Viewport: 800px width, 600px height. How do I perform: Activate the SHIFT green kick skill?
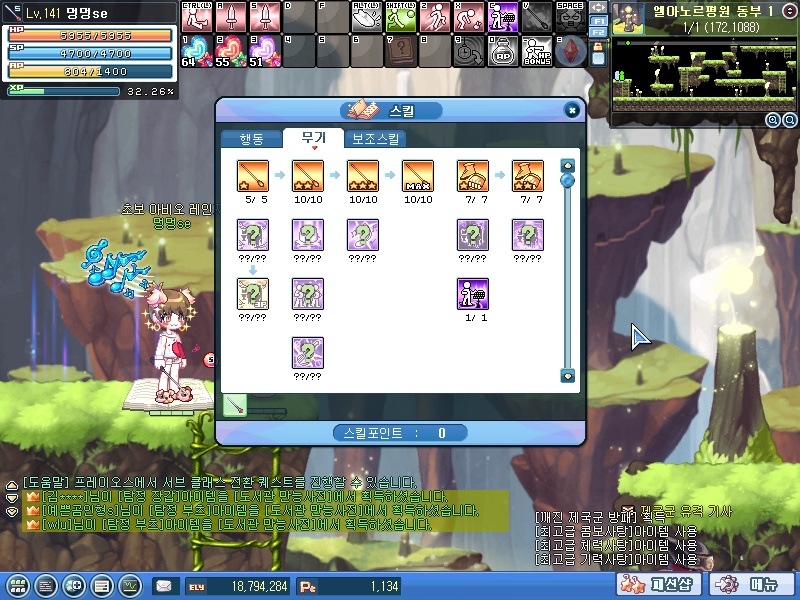coord(401,17)
